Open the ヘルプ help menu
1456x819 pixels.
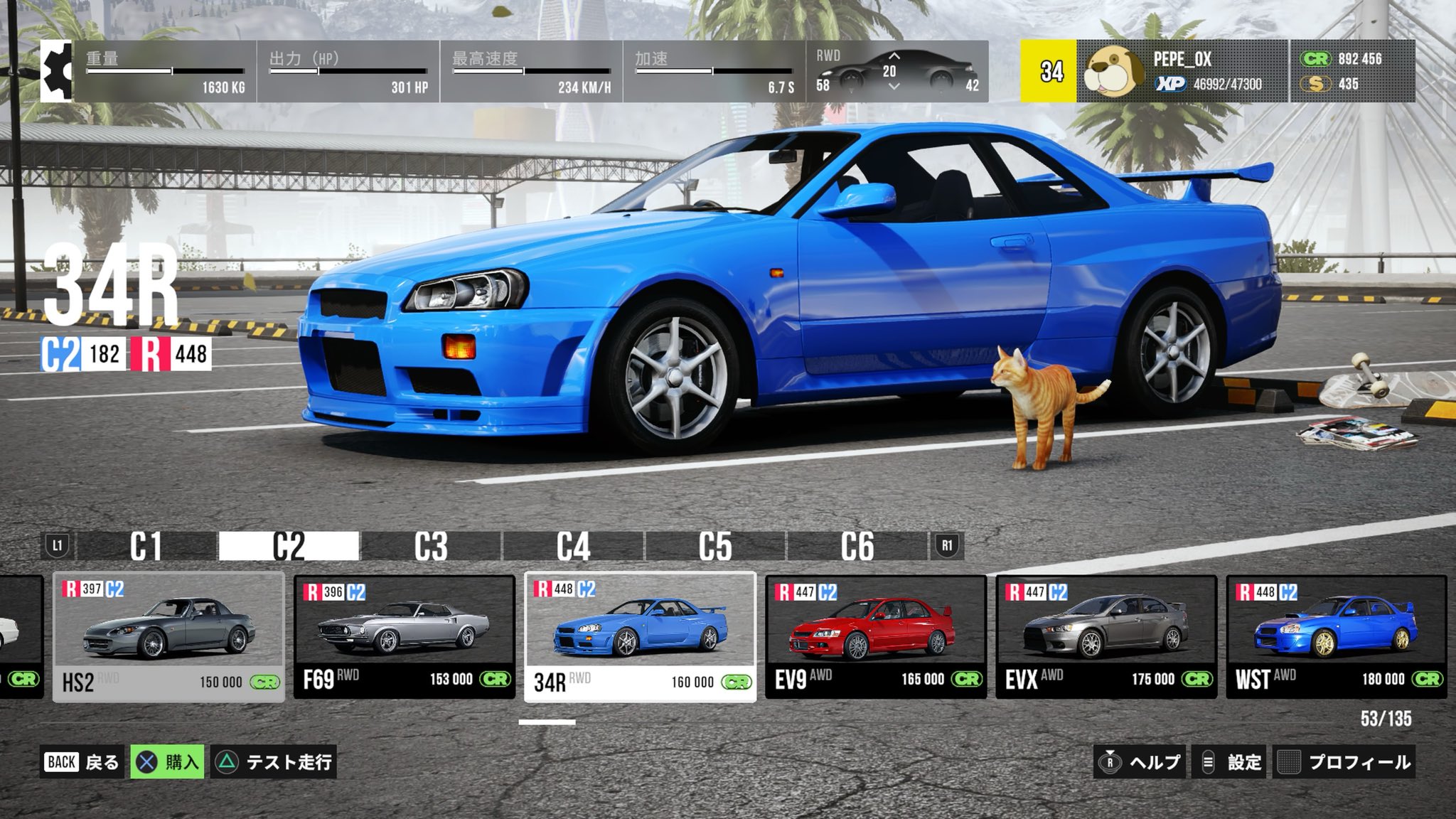tap(1141, 762)
